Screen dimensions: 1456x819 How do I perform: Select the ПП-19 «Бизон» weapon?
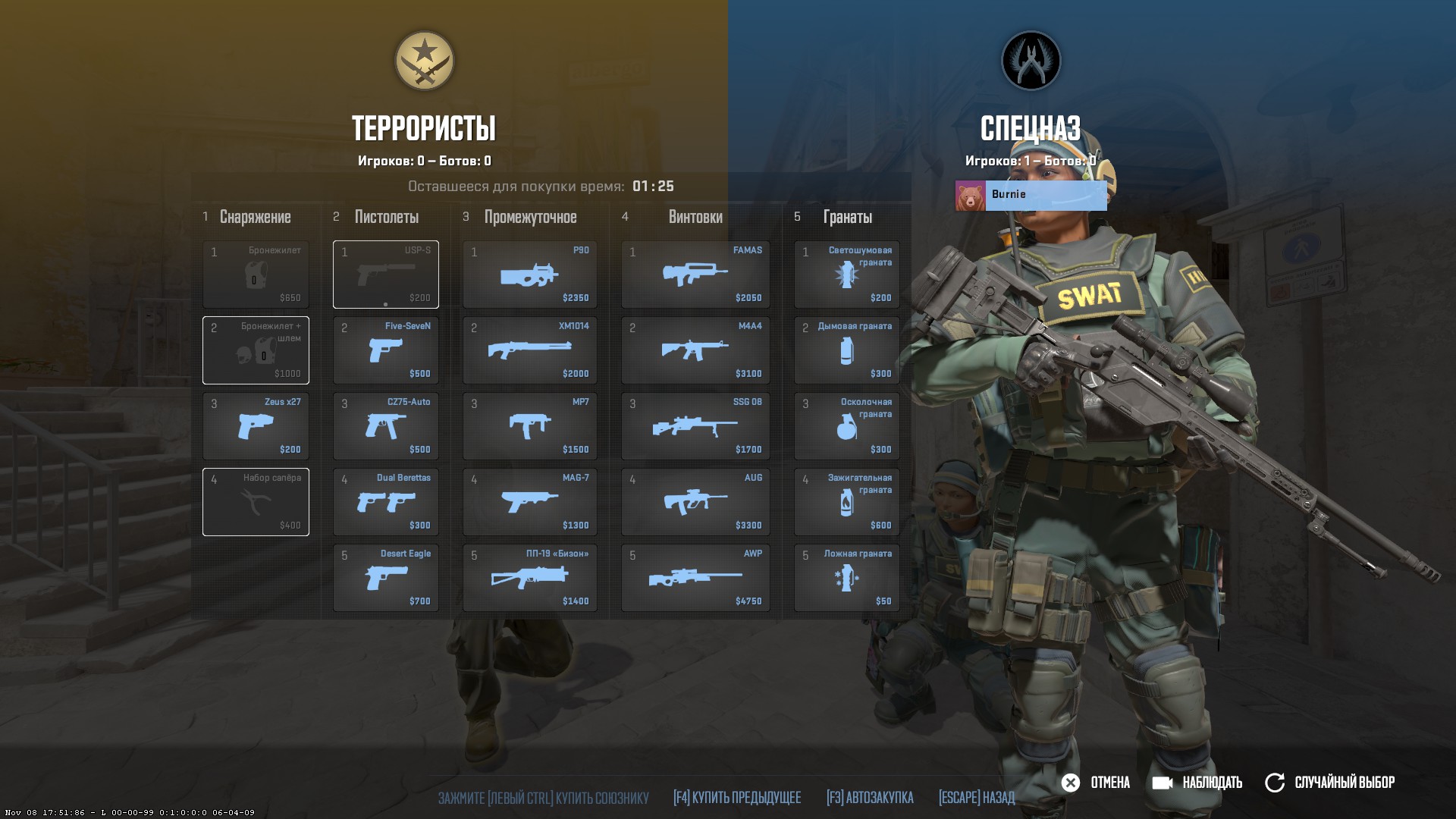click(529, 578)
